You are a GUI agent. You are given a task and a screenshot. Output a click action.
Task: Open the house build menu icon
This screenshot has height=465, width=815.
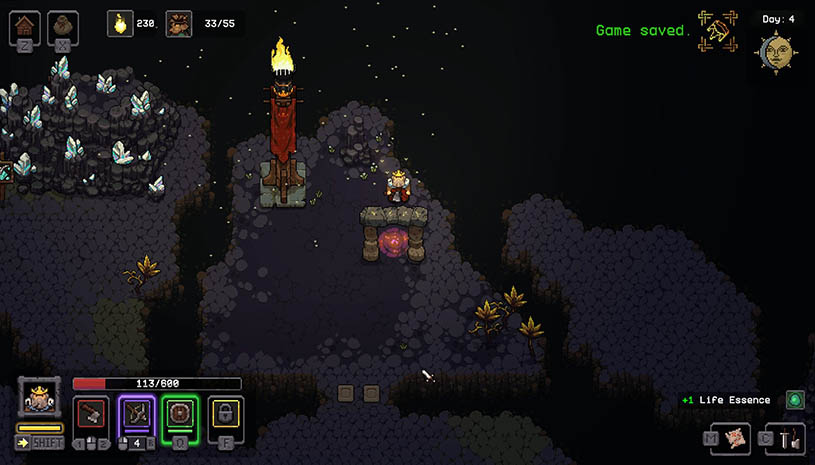coord(25,25)
